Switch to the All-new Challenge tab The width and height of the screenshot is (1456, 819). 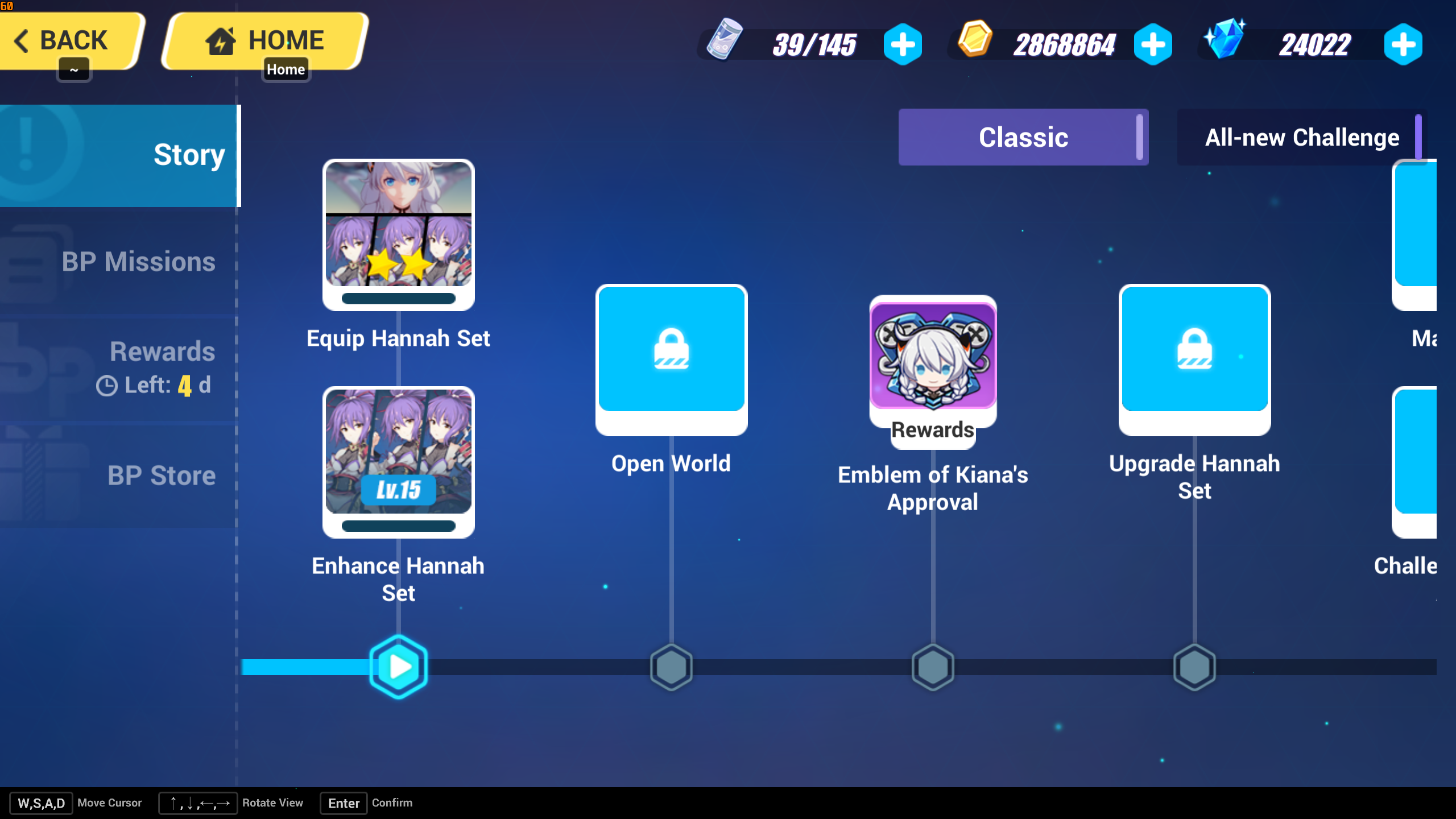[1301, 137]
